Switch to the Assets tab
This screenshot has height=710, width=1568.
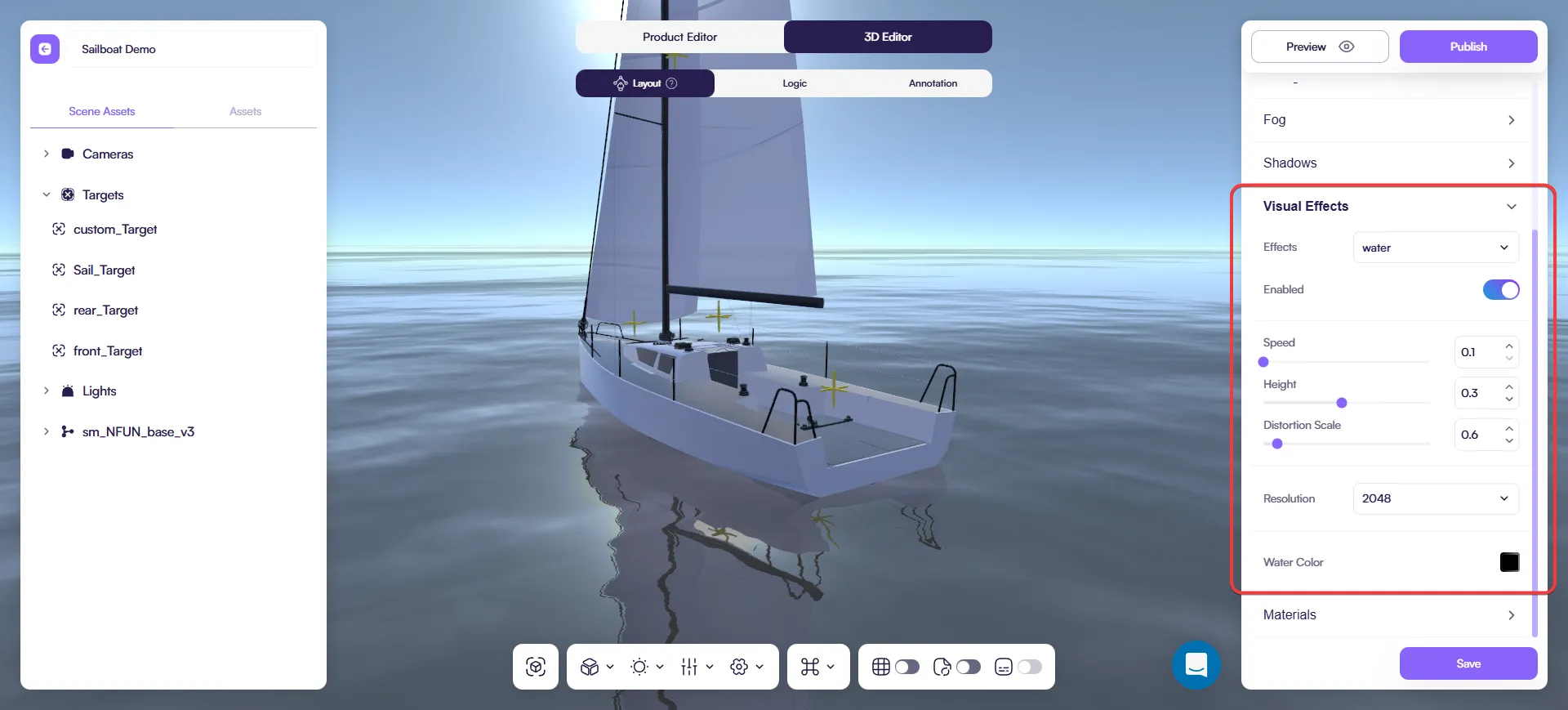[245, 111]
